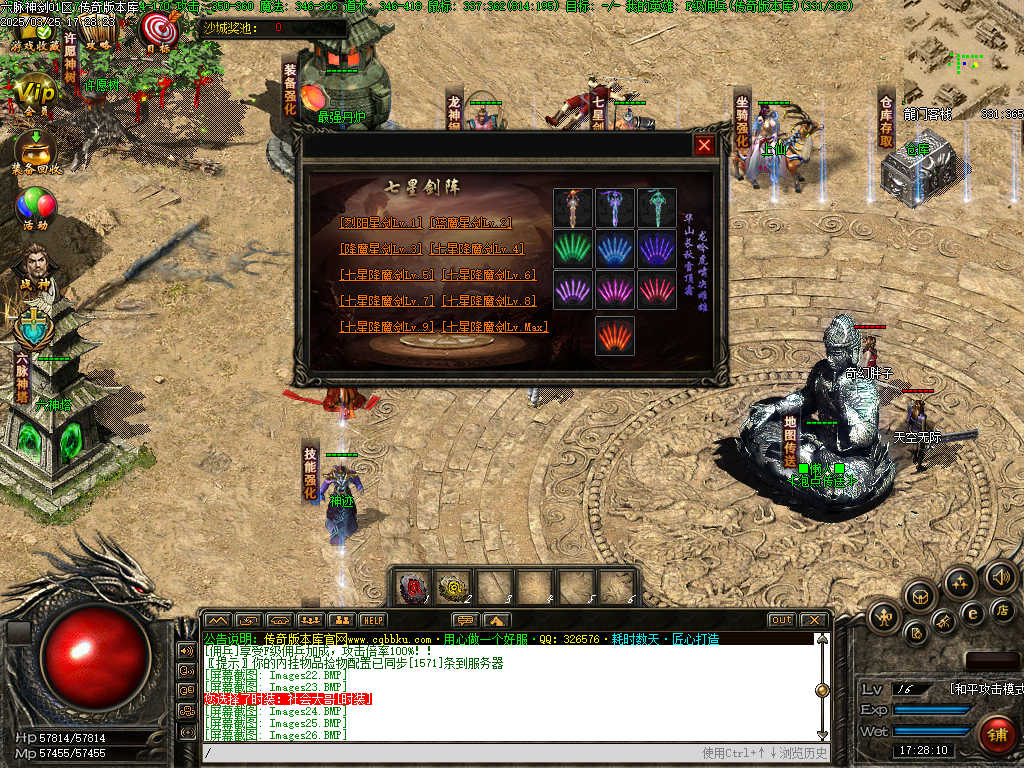Close the 七星剑阵 dialog window
1024x768 pixels.
point(705,146)
